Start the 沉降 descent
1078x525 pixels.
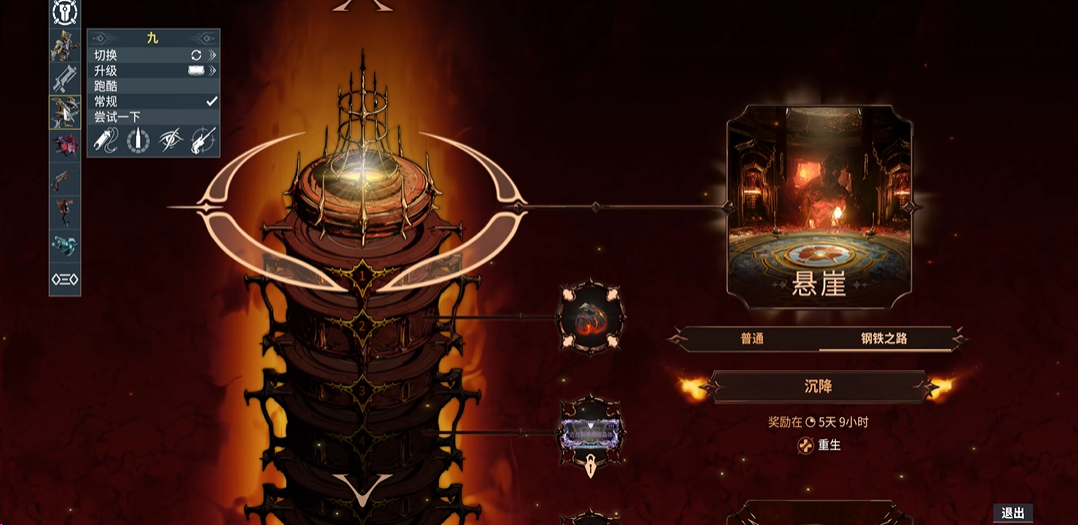[818, 386]
